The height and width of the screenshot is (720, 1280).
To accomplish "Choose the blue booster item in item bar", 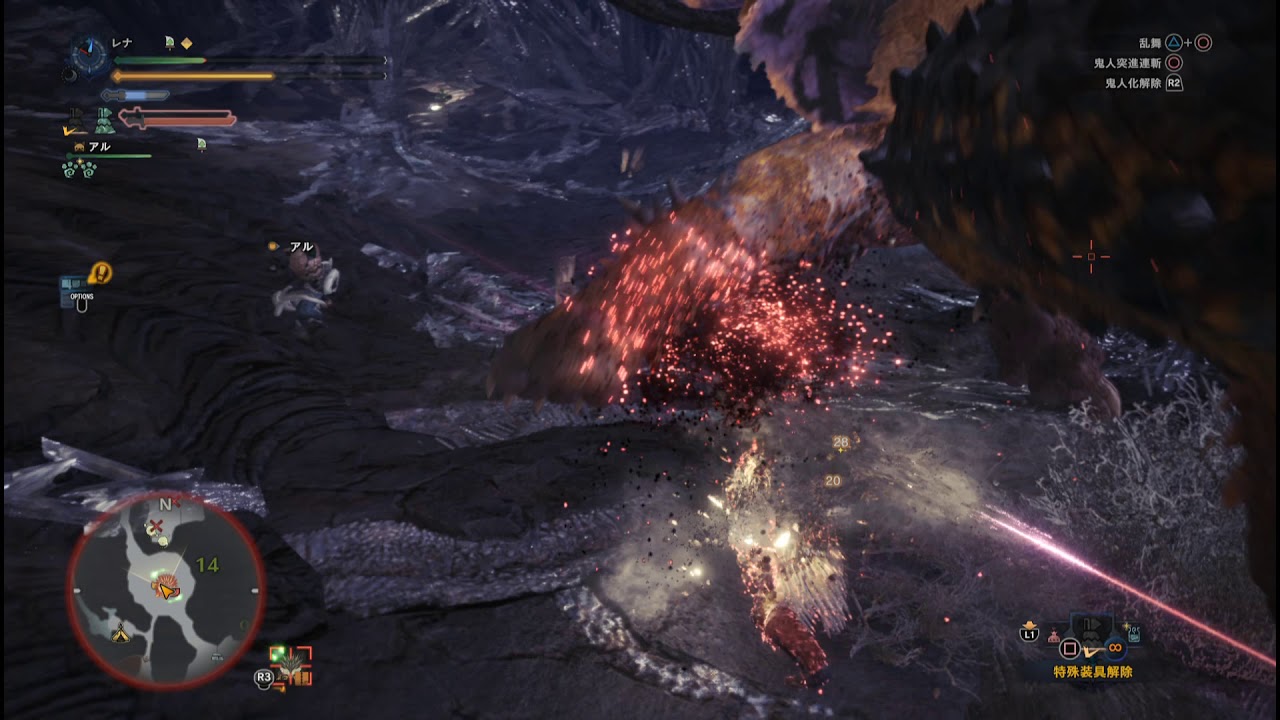I will coord(1133,633).
